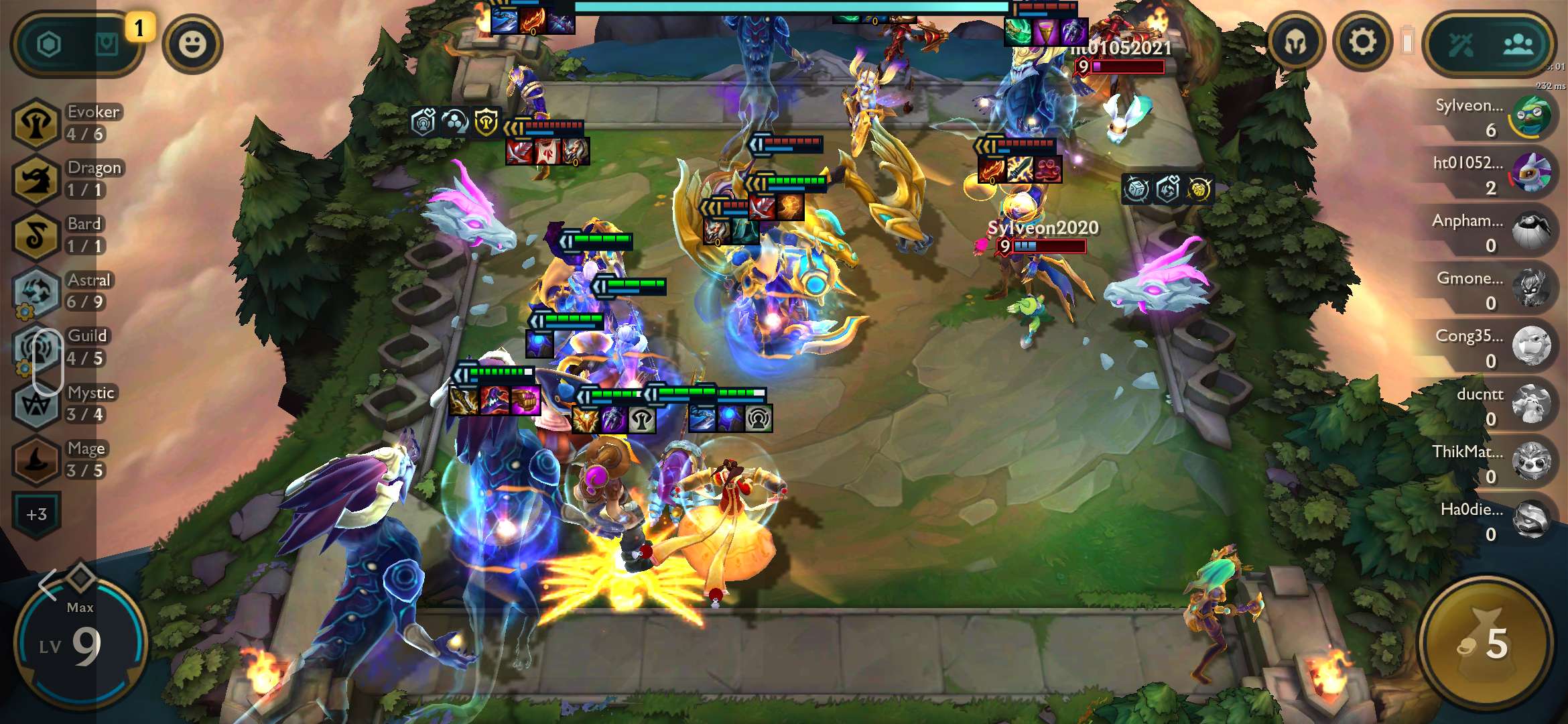Click the Evoker trait icon

pos(36,125)
